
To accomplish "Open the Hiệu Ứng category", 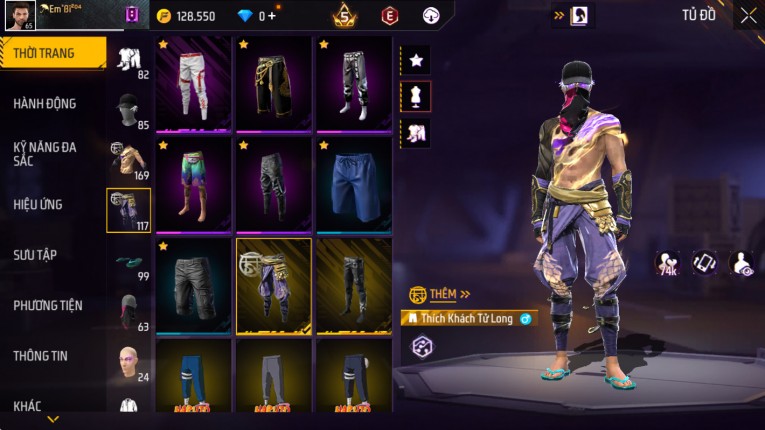I will [38, 205].
